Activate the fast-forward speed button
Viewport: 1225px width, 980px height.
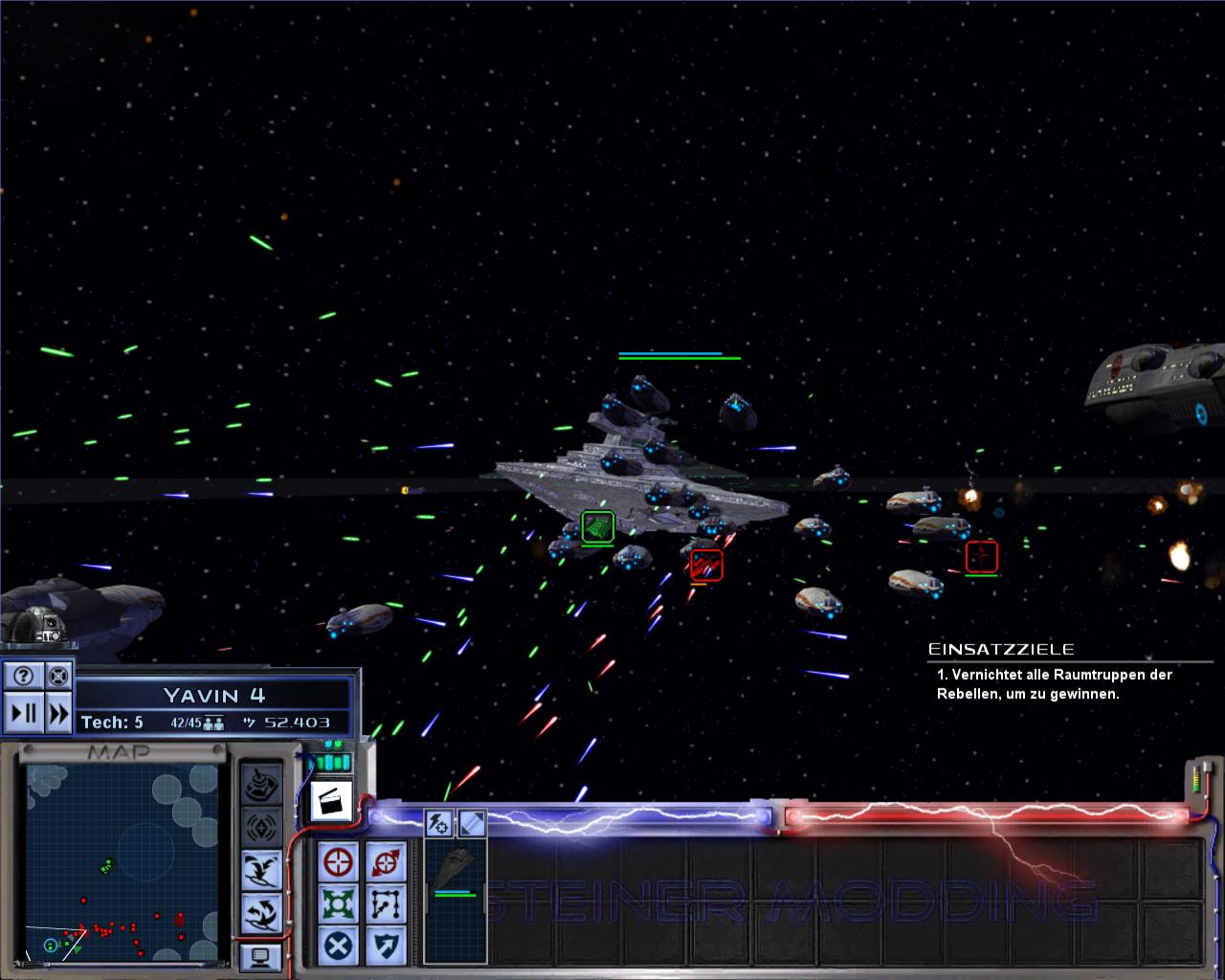tap(58, 713)
